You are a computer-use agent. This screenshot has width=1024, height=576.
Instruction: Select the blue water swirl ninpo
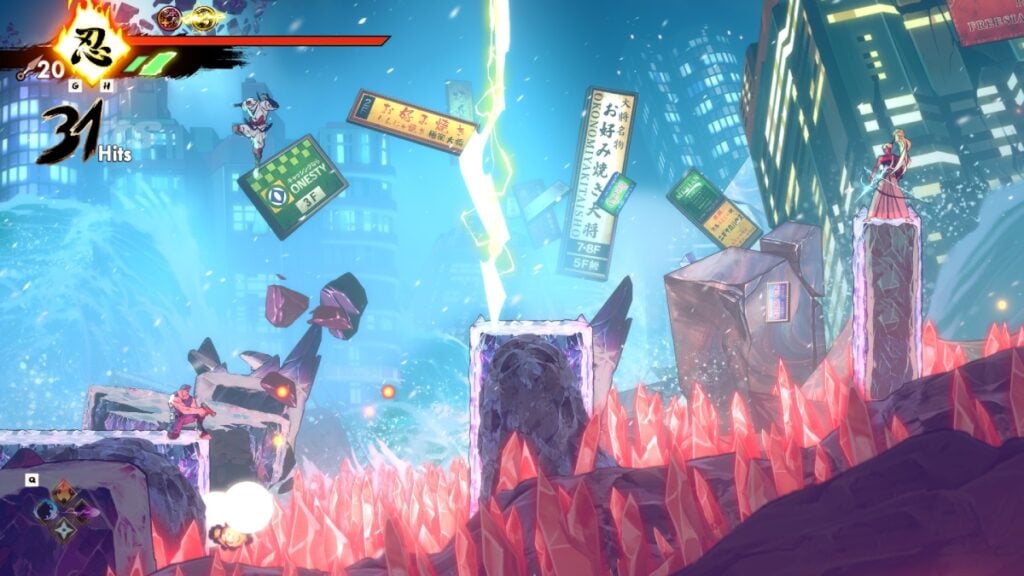point(45,510)
